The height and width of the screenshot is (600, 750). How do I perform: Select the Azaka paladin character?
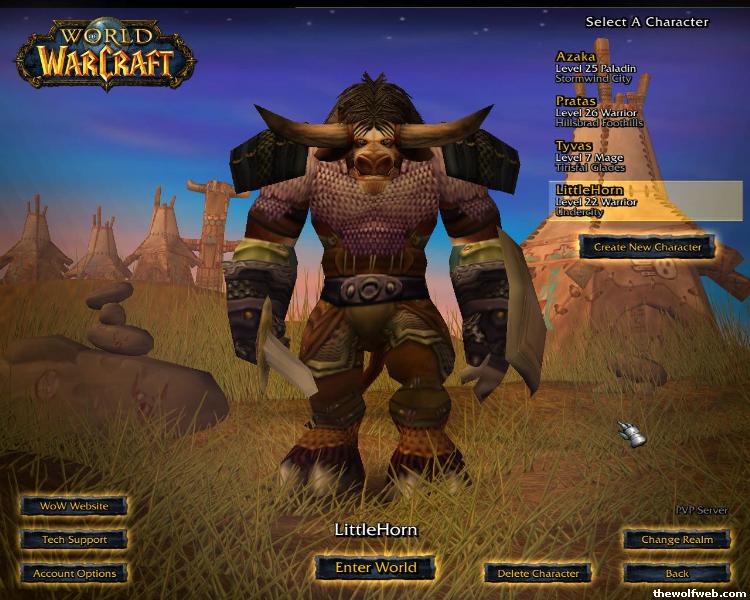[610, 68]
